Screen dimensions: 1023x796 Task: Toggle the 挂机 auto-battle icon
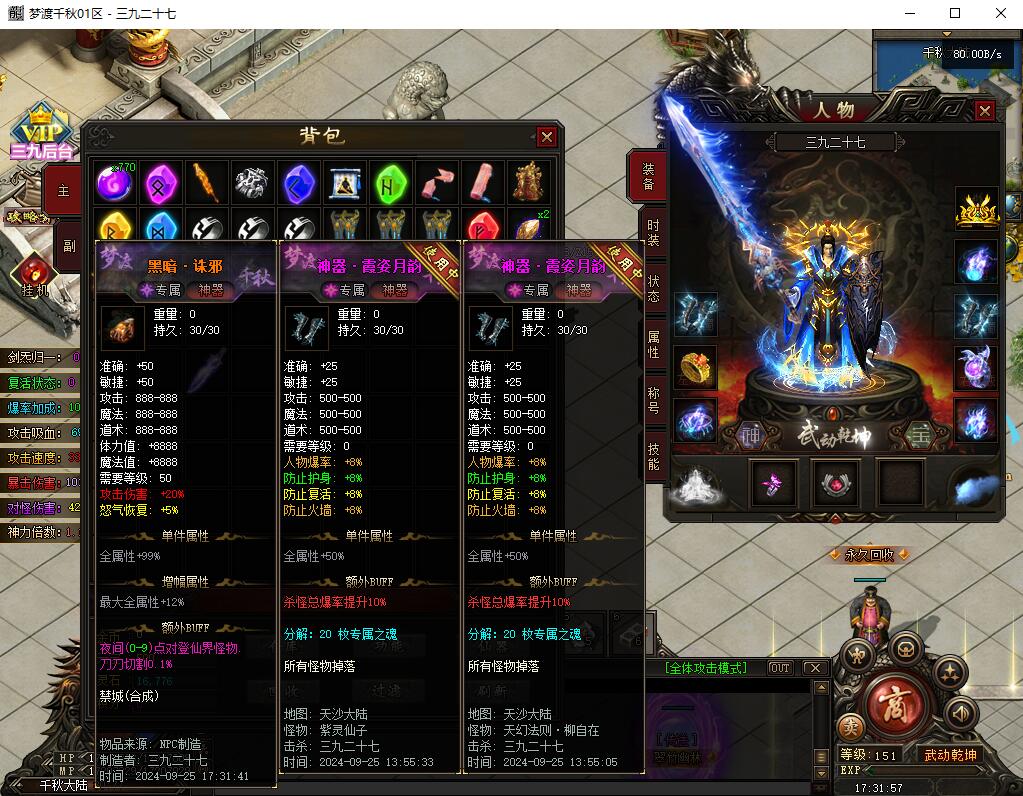pyautogui.click(x=35, y=274)
